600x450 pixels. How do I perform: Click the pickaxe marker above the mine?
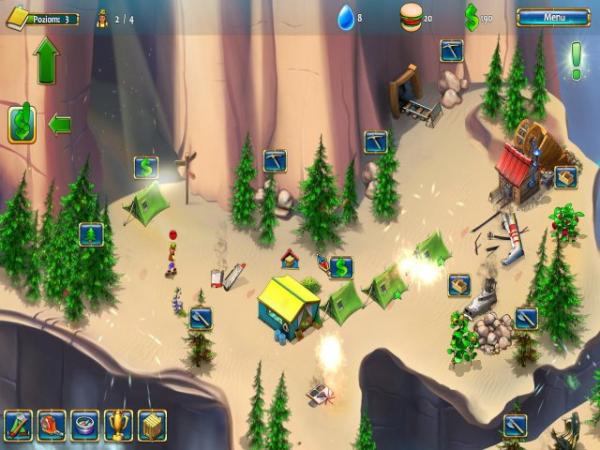pos(451,50)
